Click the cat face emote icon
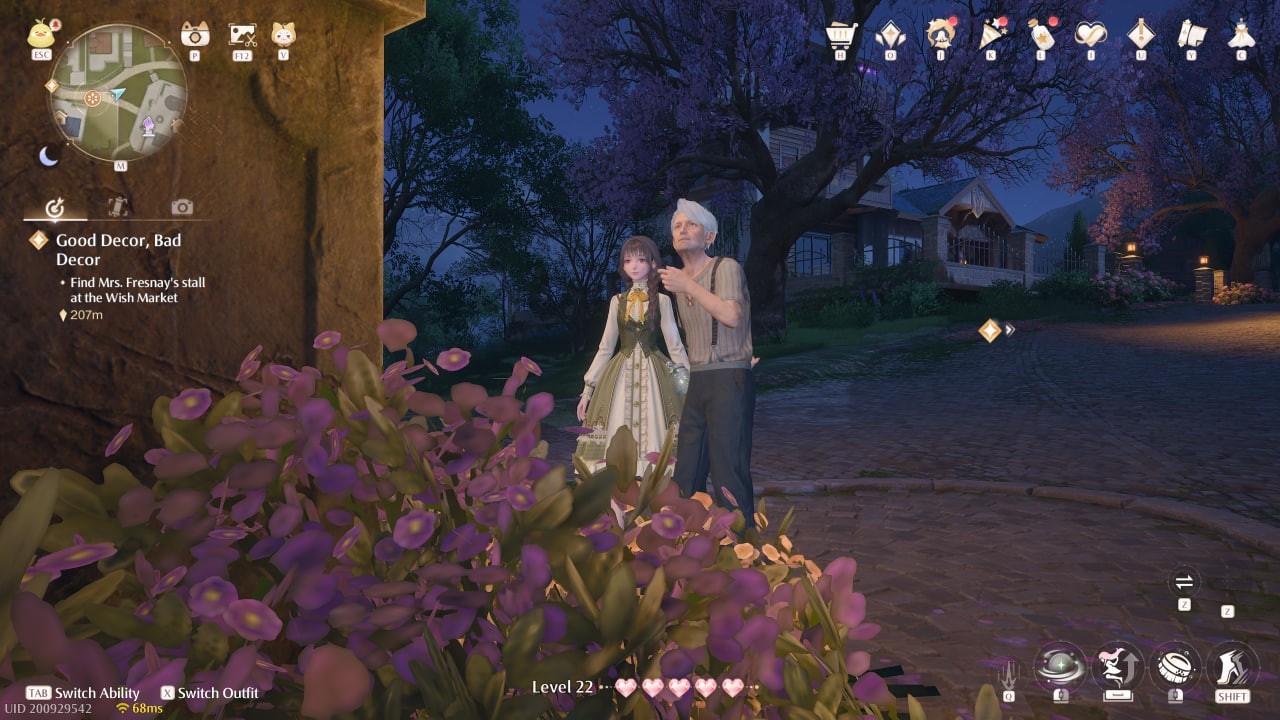 [x=283, y=34]
